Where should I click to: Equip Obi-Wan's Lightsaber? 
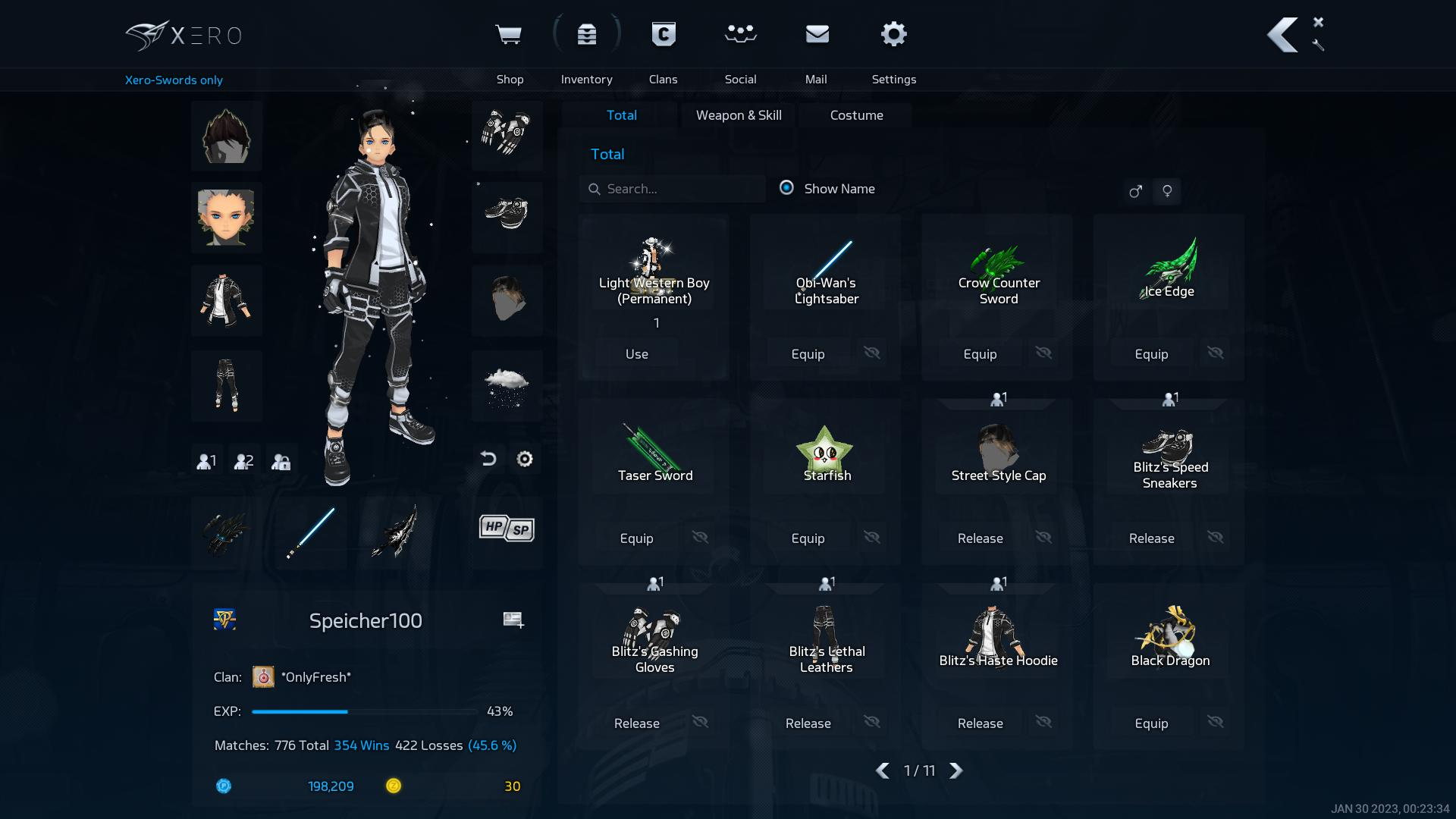(808, 354)
